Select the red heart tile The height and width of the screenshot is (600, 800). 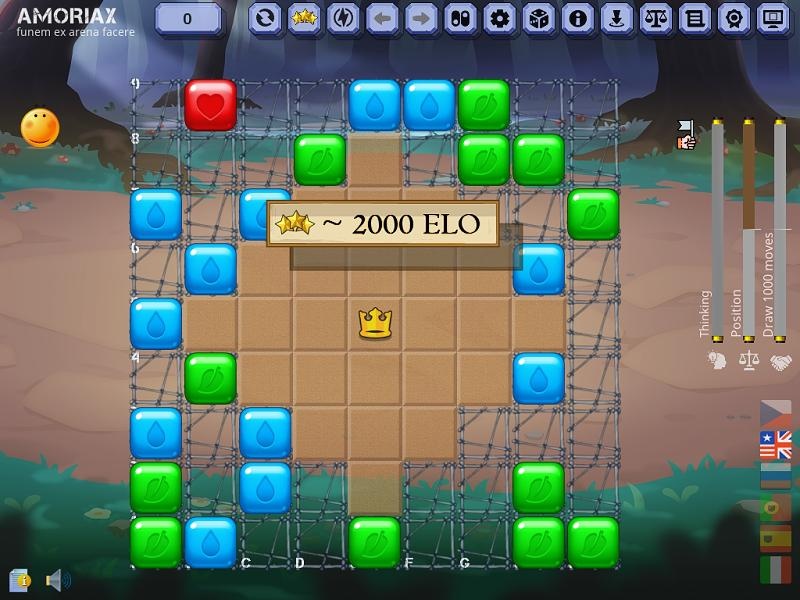click(x=210, y=105)
